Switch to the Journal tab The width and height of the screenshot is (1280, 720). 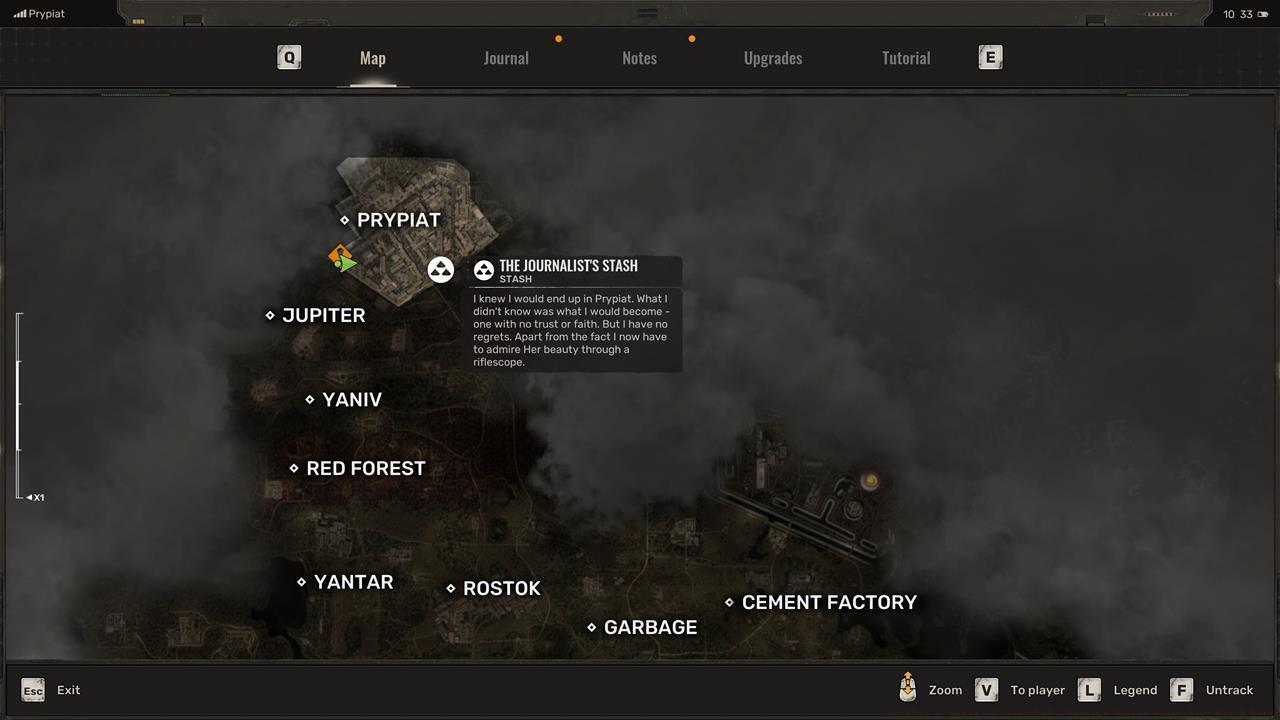click(506, 57)
